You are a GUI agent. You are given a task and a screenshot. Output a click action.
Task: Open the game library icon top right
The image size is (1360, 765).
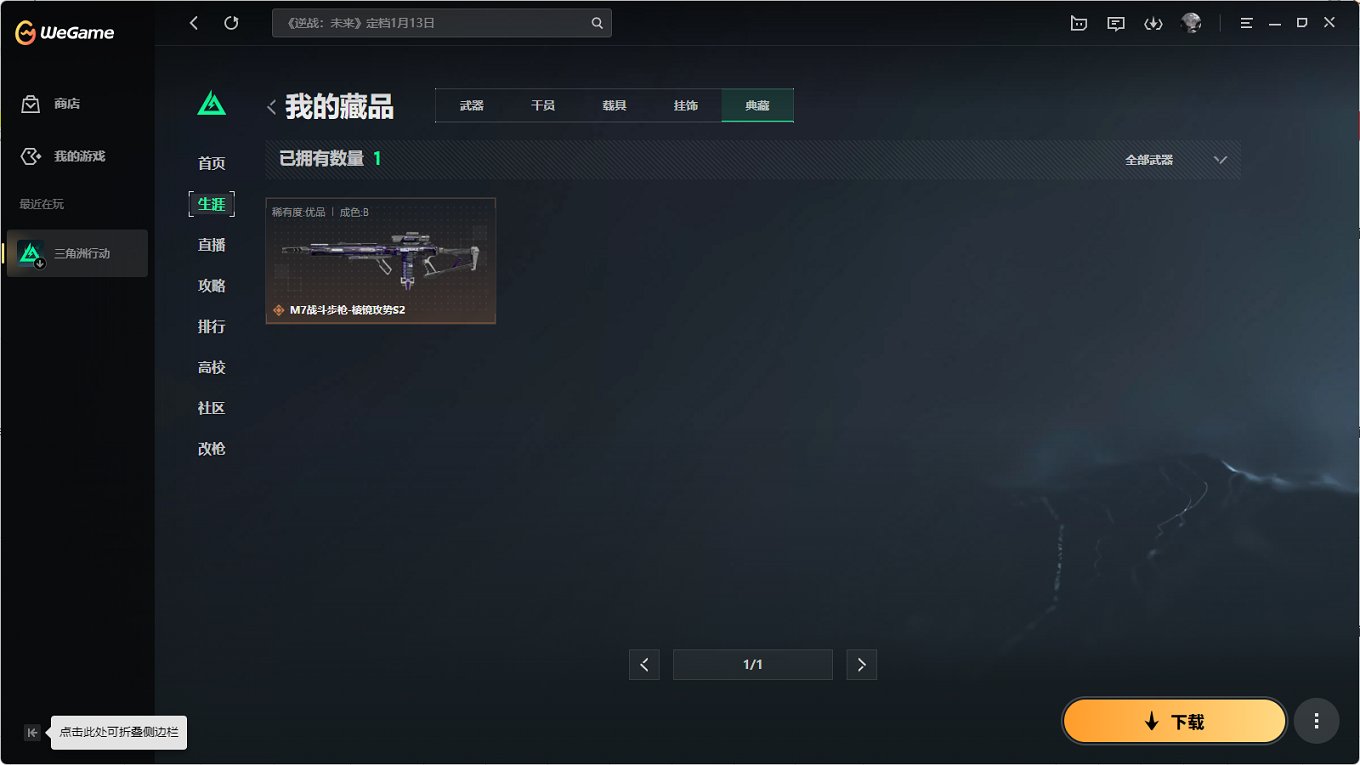pos(1078,23)
